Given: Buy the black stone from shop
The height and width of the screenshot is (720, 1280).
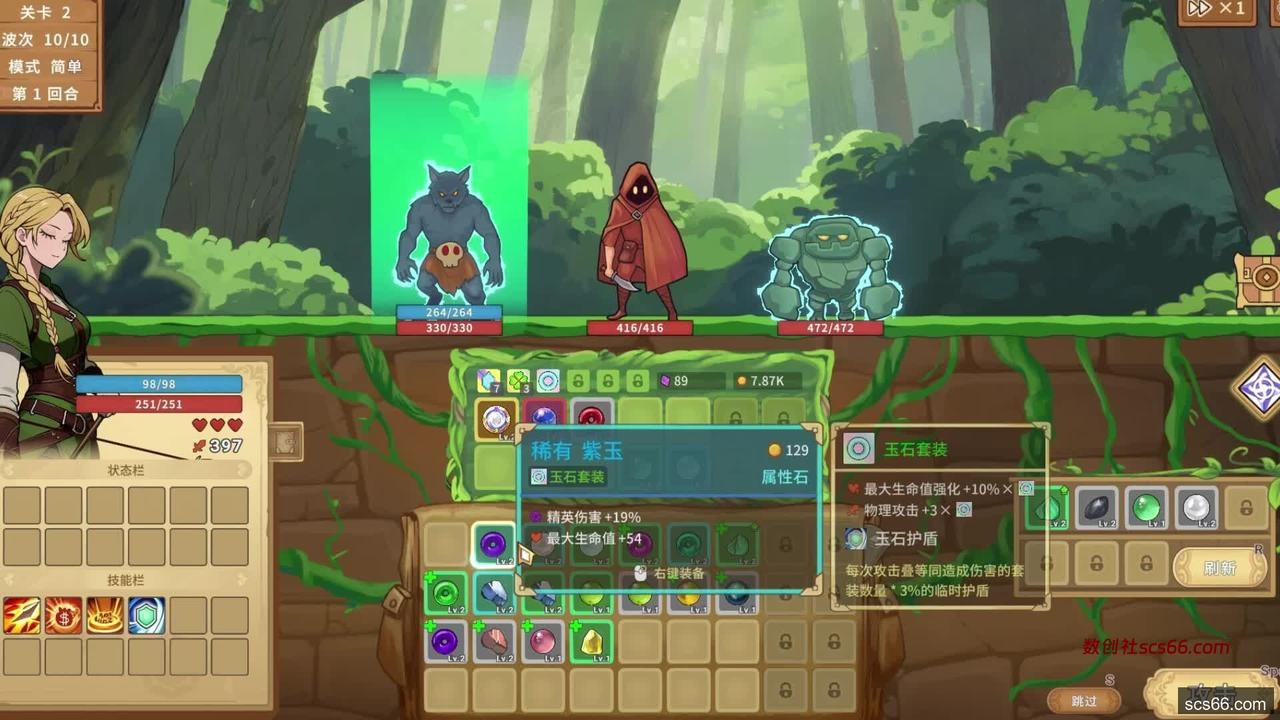Looking at the screenshot, I should [x=1096, y=508].
